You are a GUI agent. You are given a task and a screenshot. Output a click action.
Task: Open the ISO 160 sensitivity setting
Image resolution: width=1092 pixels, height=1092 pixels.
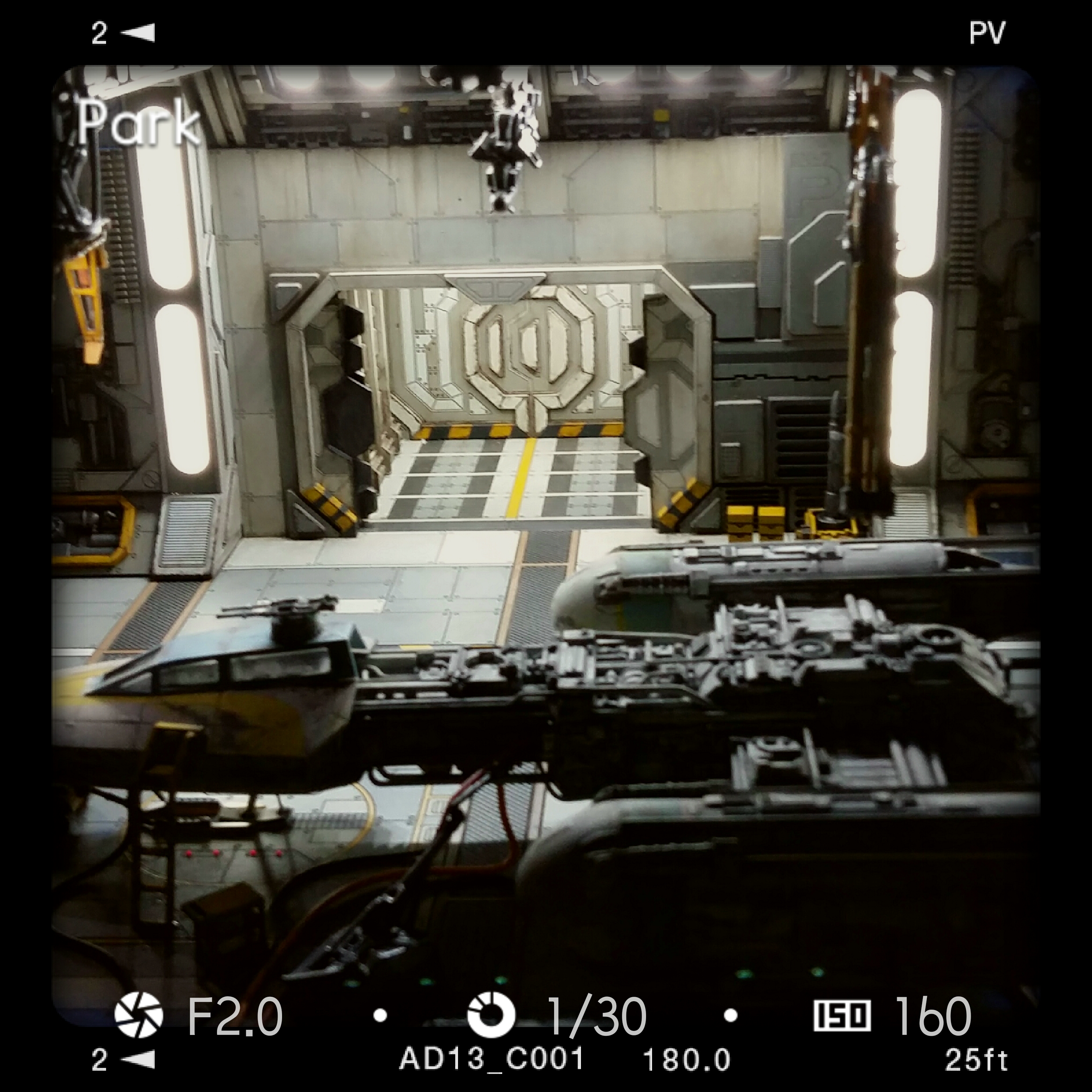coord(893,1015)
